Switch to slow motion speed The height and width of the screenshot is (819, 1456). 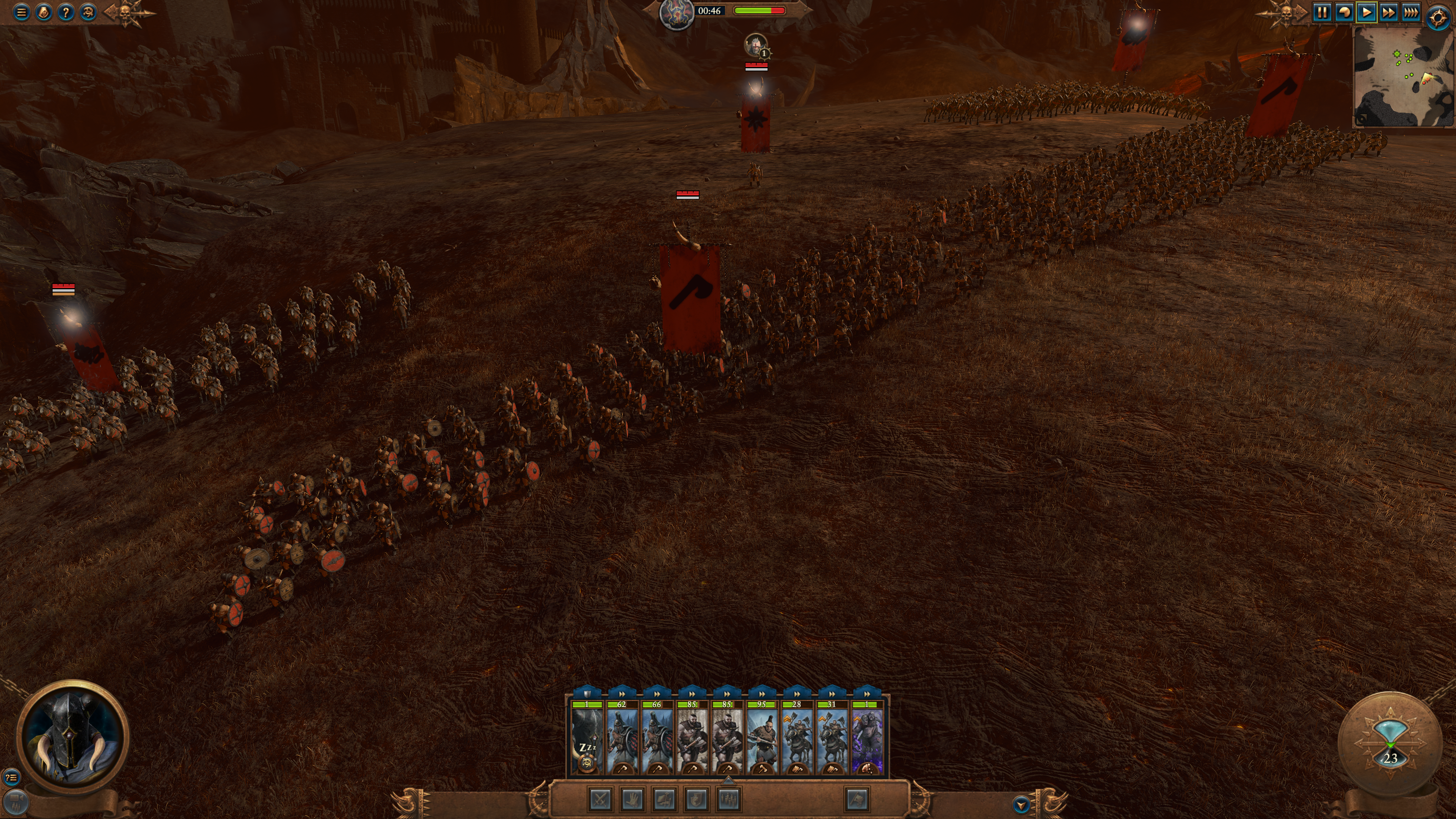point(1344,12)
